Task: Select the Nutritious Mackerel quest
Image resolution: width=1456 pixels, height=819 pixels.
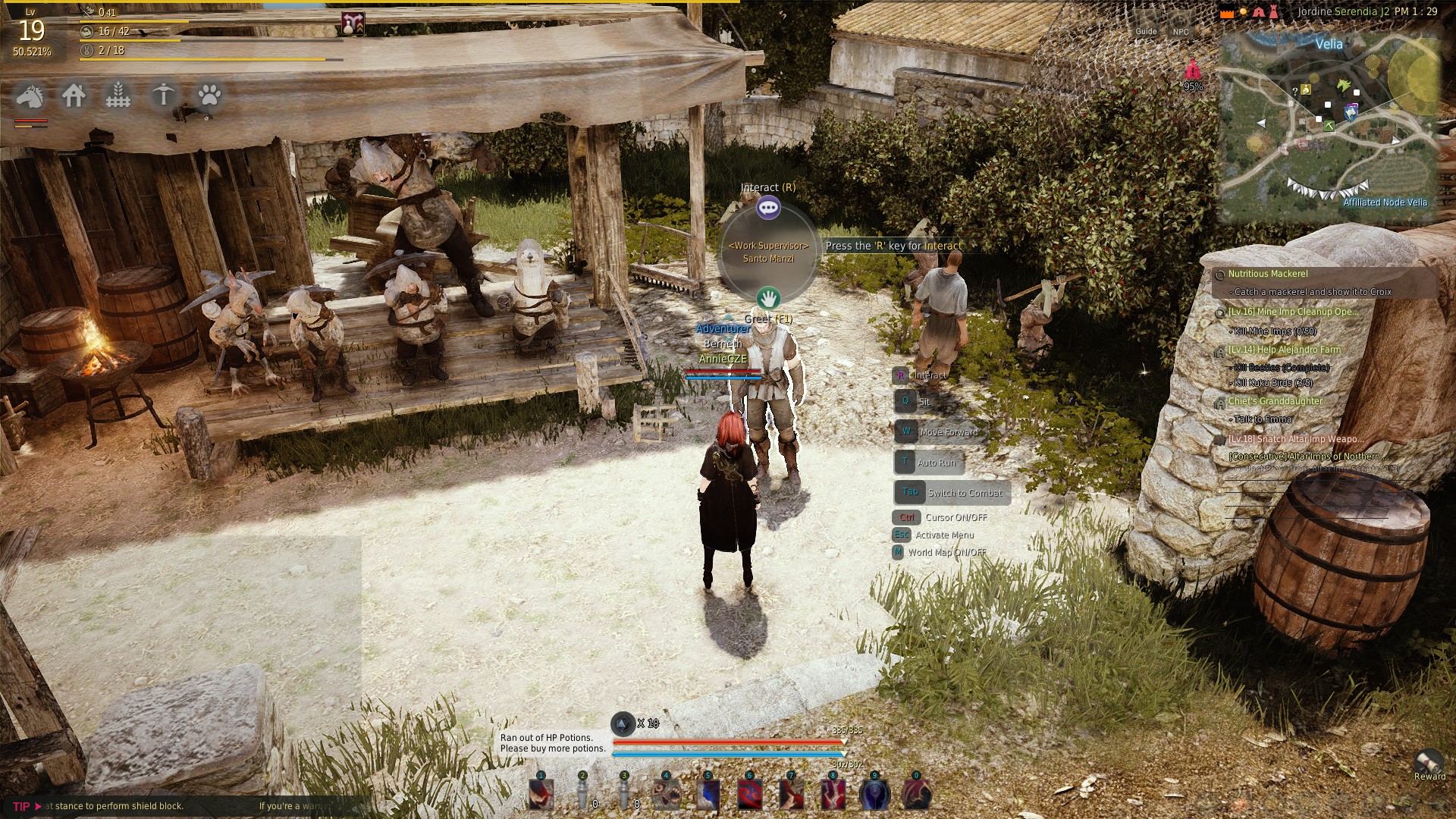Action: 1268,274
